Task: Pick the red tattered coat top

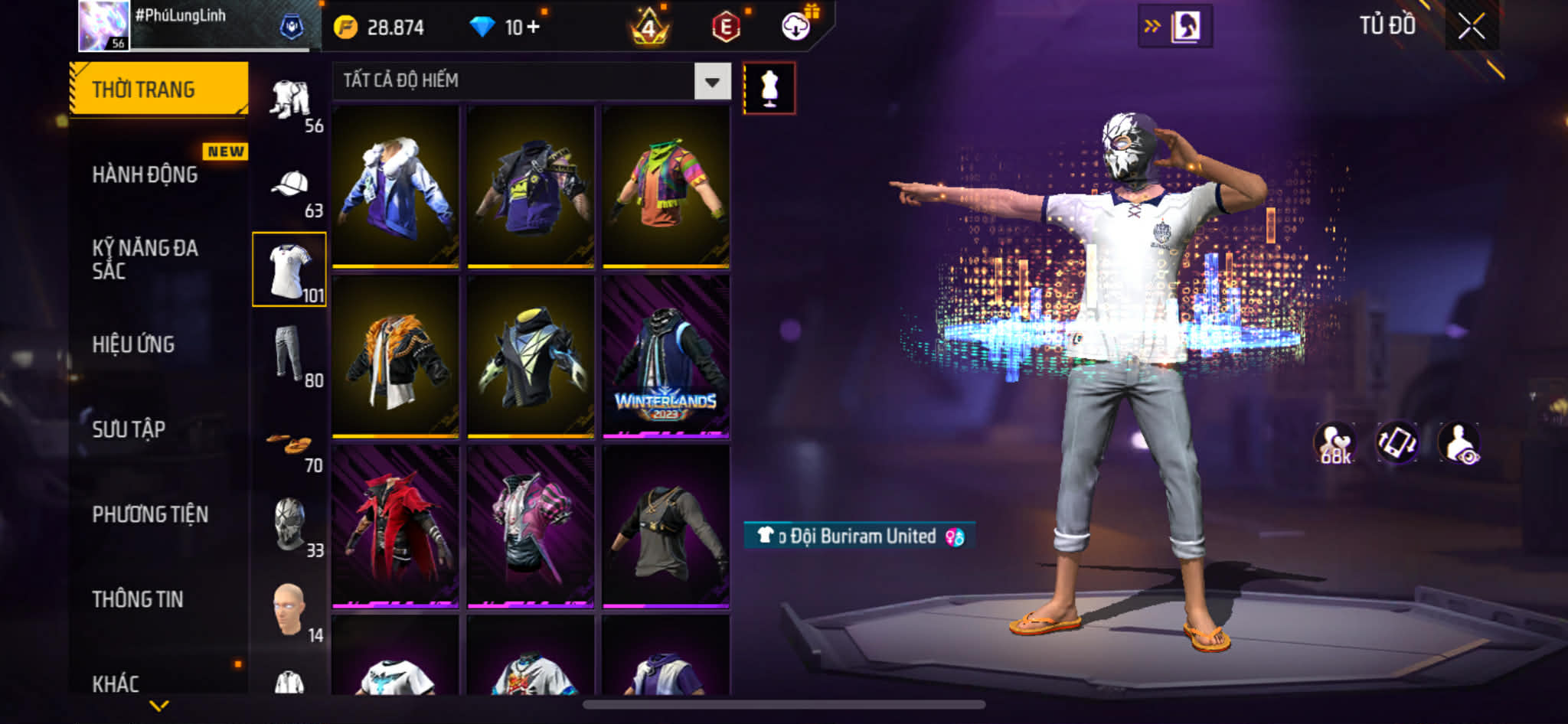Action: click(395, 527)
